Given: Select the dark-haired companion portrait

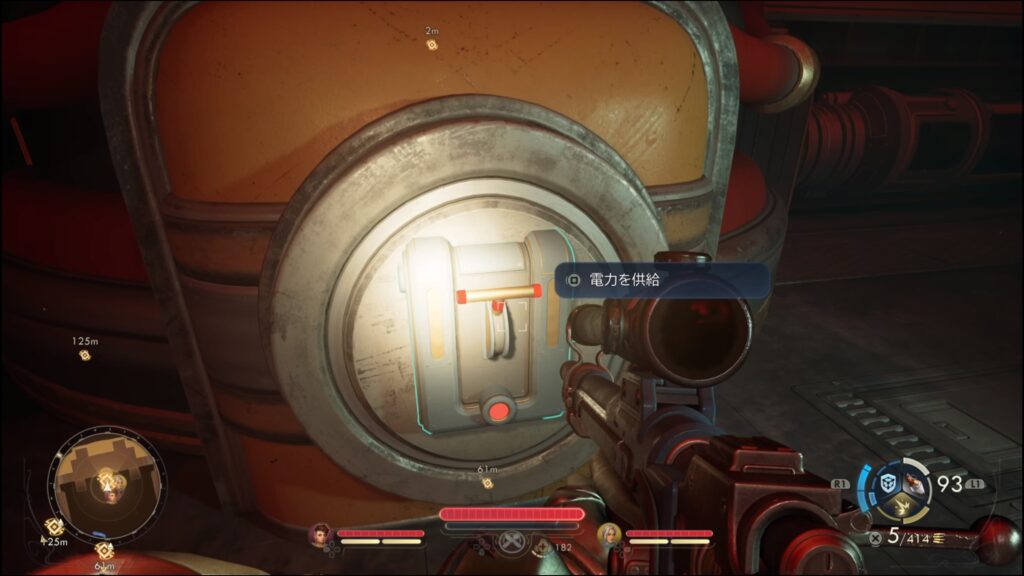Looking at the screenshot, I should [321, 534].
